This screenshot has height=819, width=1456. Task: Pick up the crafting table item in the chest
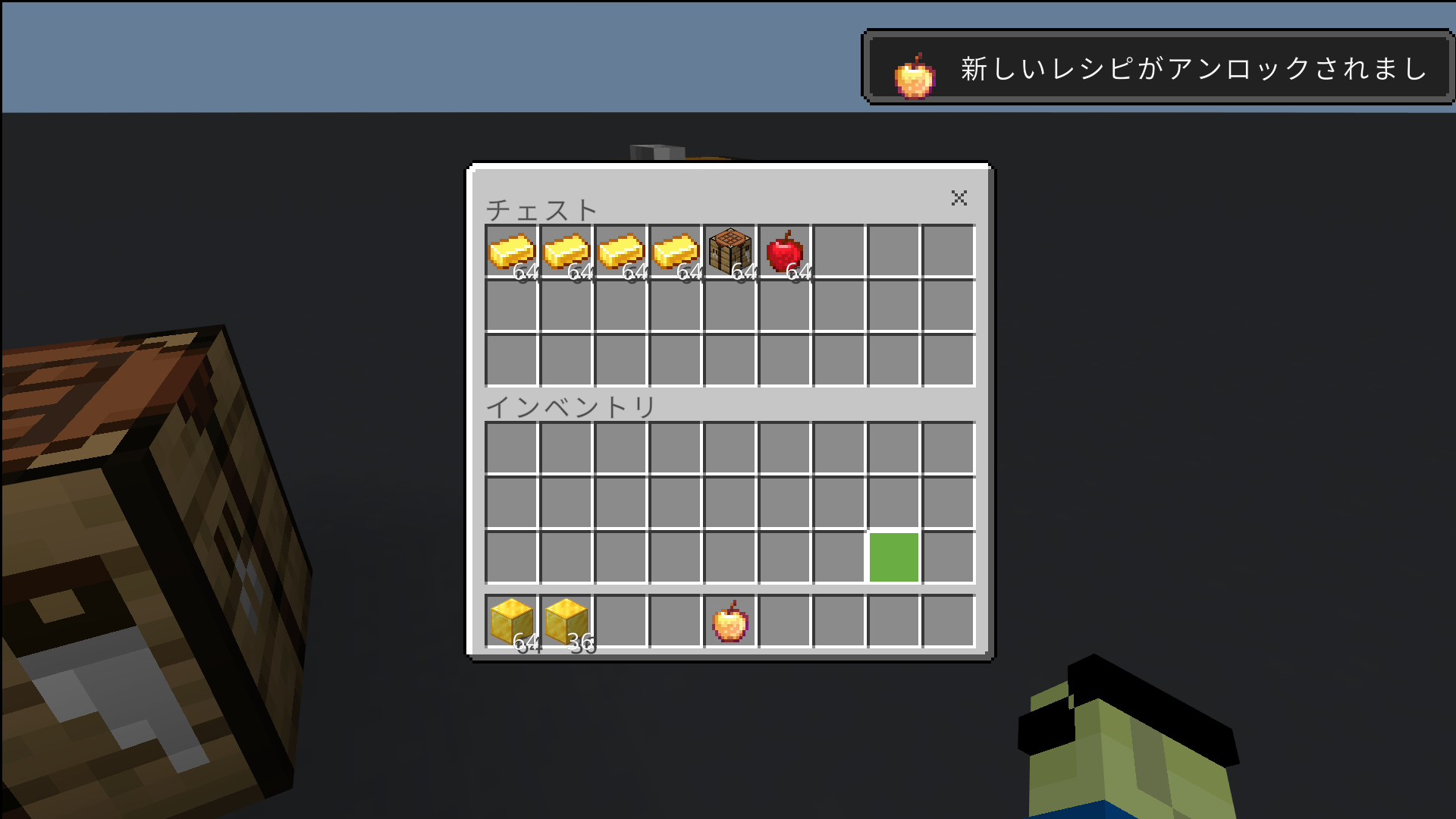(x=730, y=250)
